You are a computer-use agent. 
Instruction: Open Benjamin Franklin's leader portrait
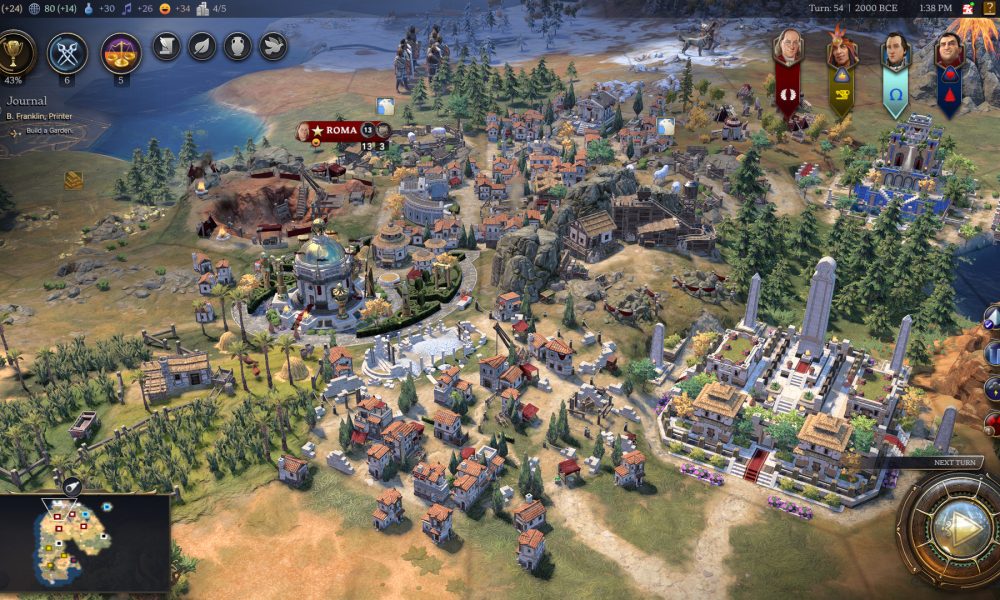point(788,48)
